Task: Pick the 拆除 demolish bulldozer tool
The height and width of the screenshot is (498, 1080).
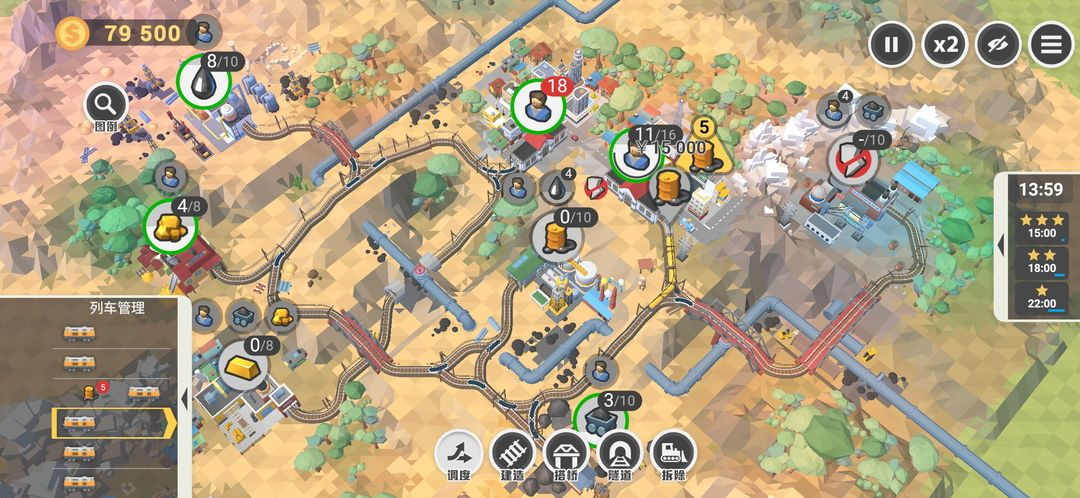Action: point(672,455)
